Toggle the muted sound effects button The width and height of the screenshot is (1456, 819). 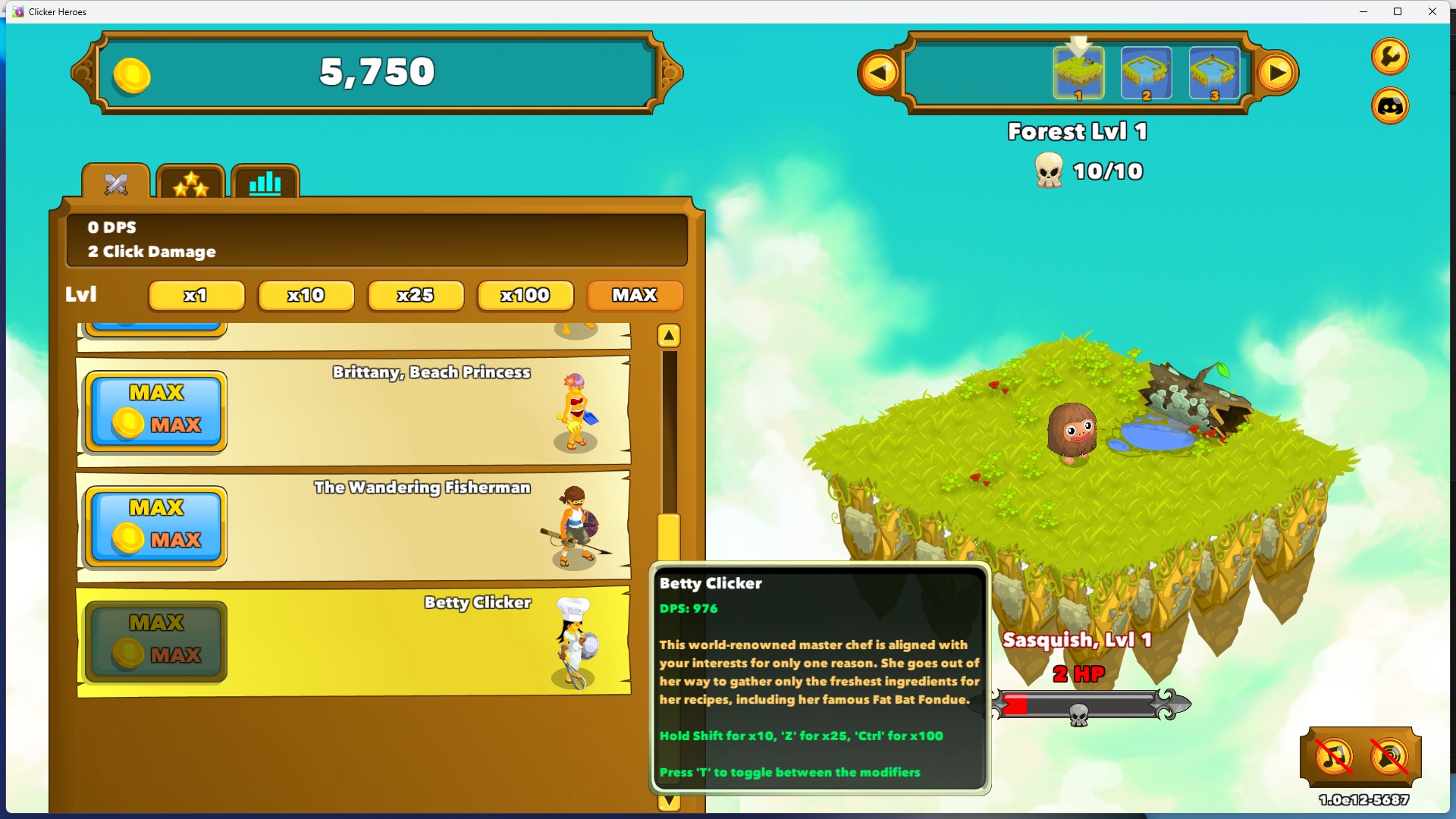1389,756
